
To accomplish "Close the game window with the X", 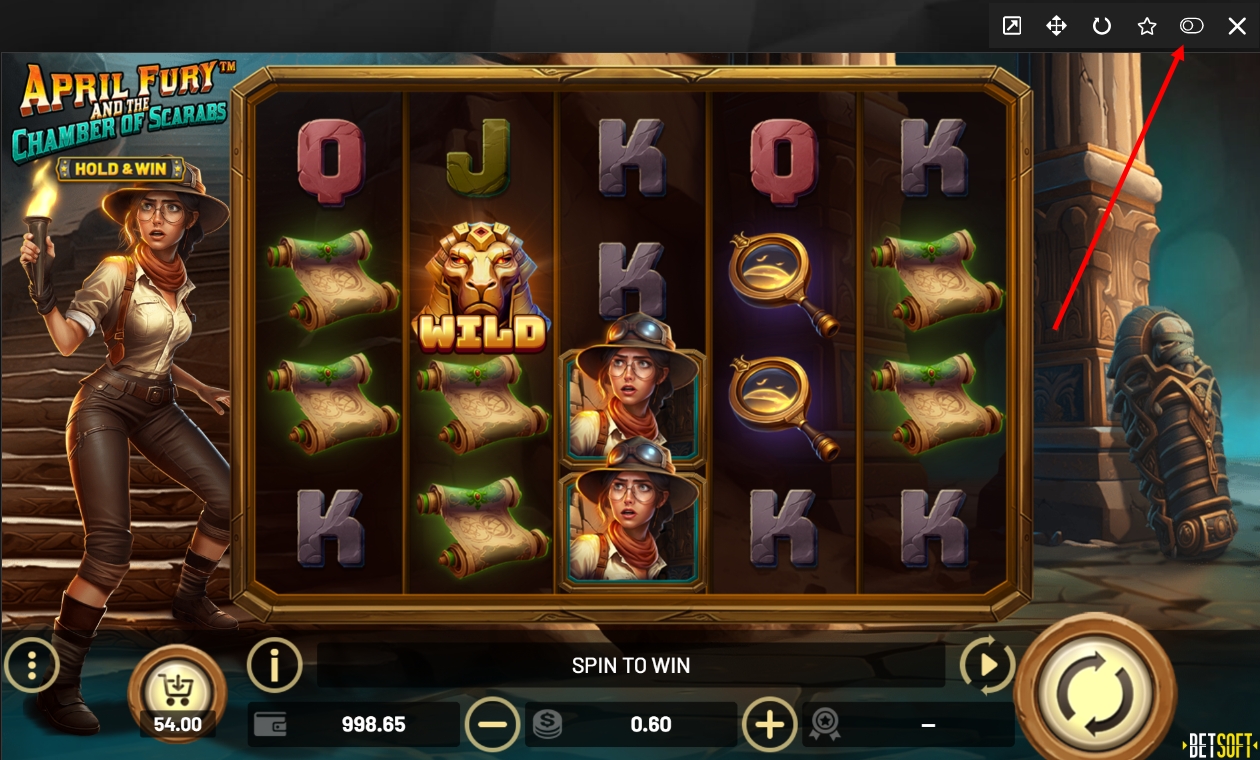I will [1237, 27].
